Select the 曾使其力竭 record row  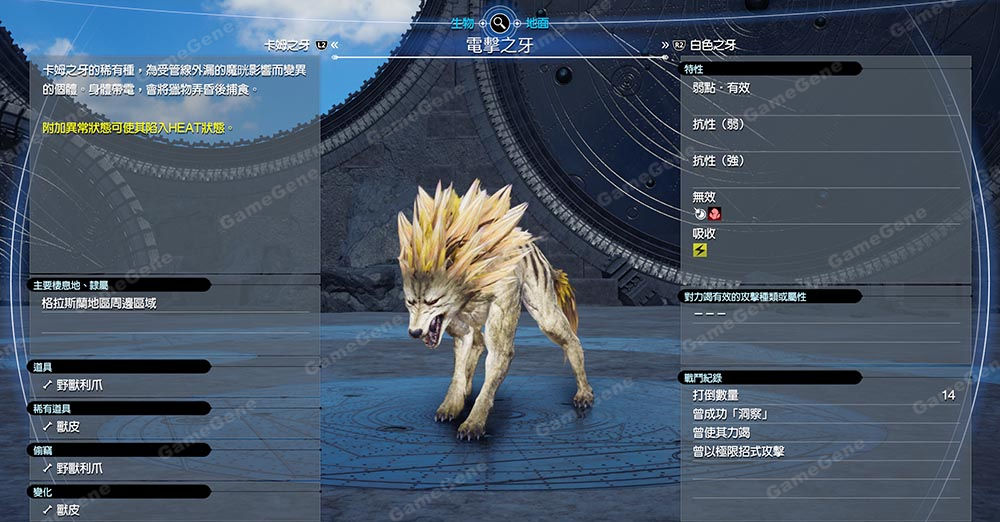pos(723,432)
